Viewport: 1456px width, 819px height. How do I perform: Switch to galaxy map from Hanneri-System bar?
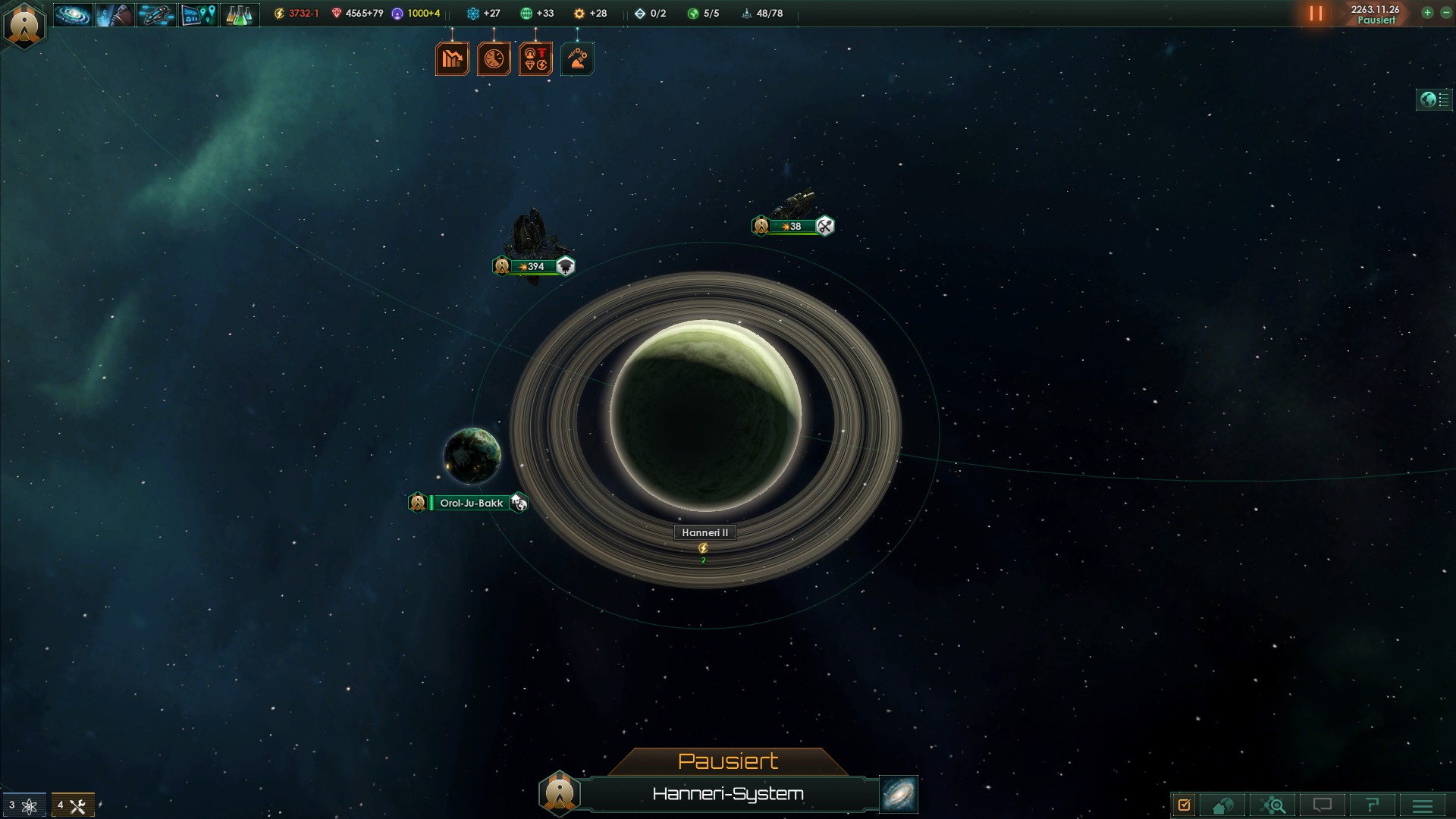coord(899,794)
